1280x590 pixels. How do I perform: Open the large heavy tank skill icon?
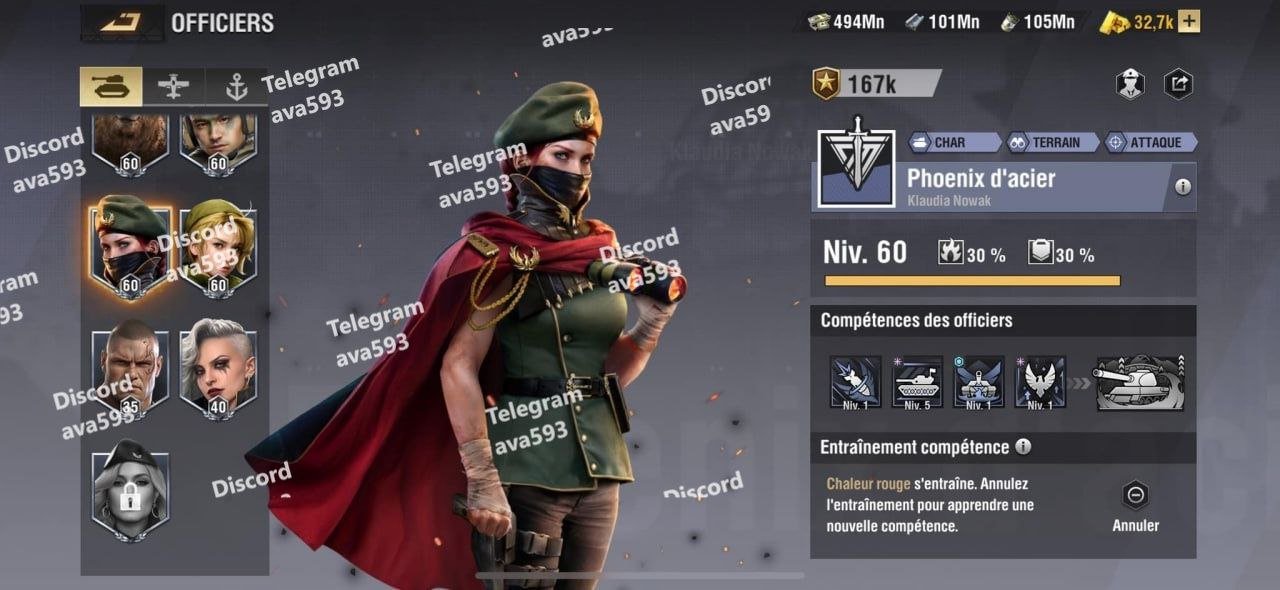[1140, 382]
